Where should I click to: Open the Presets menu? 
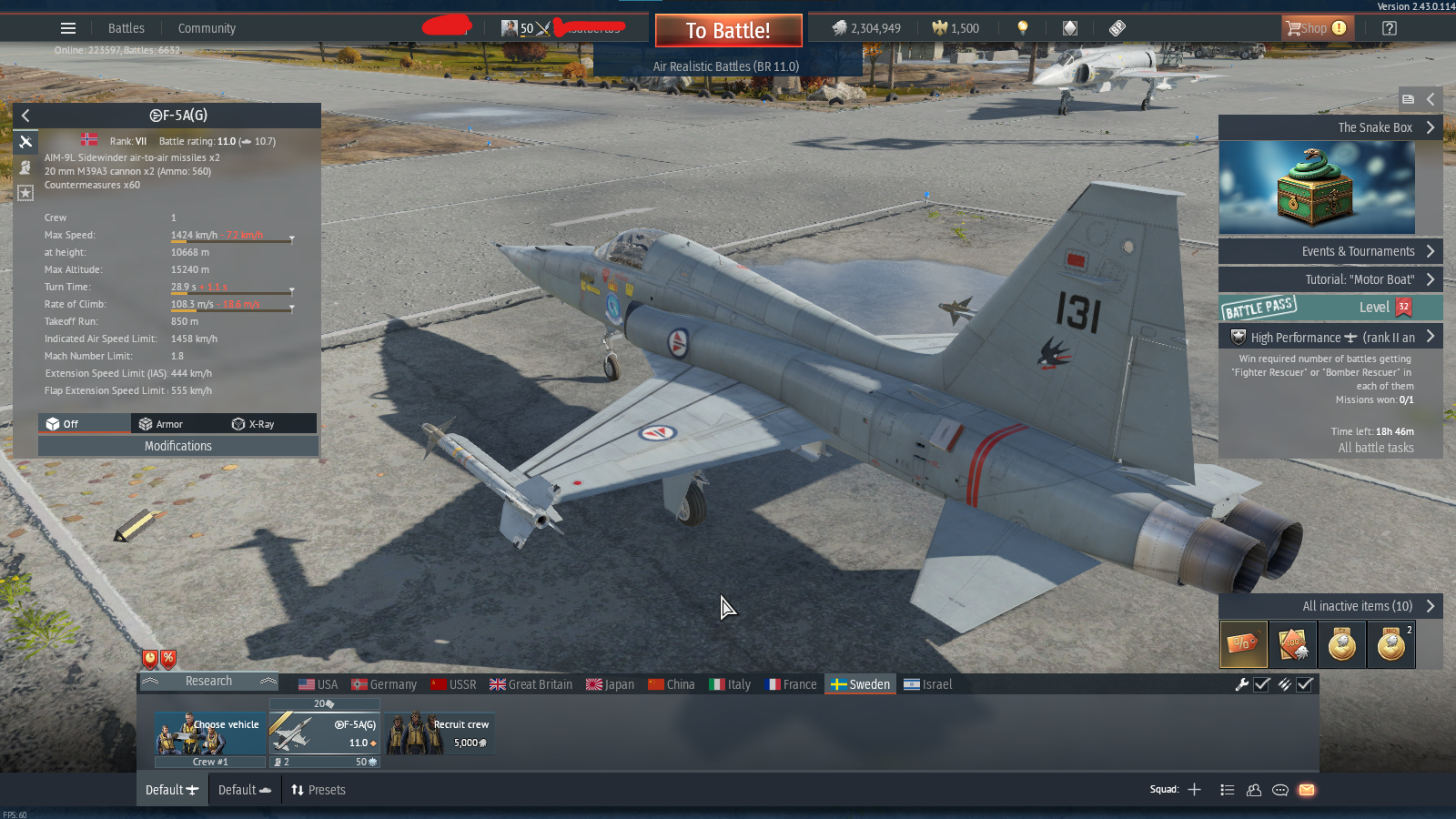coord(318,790)
